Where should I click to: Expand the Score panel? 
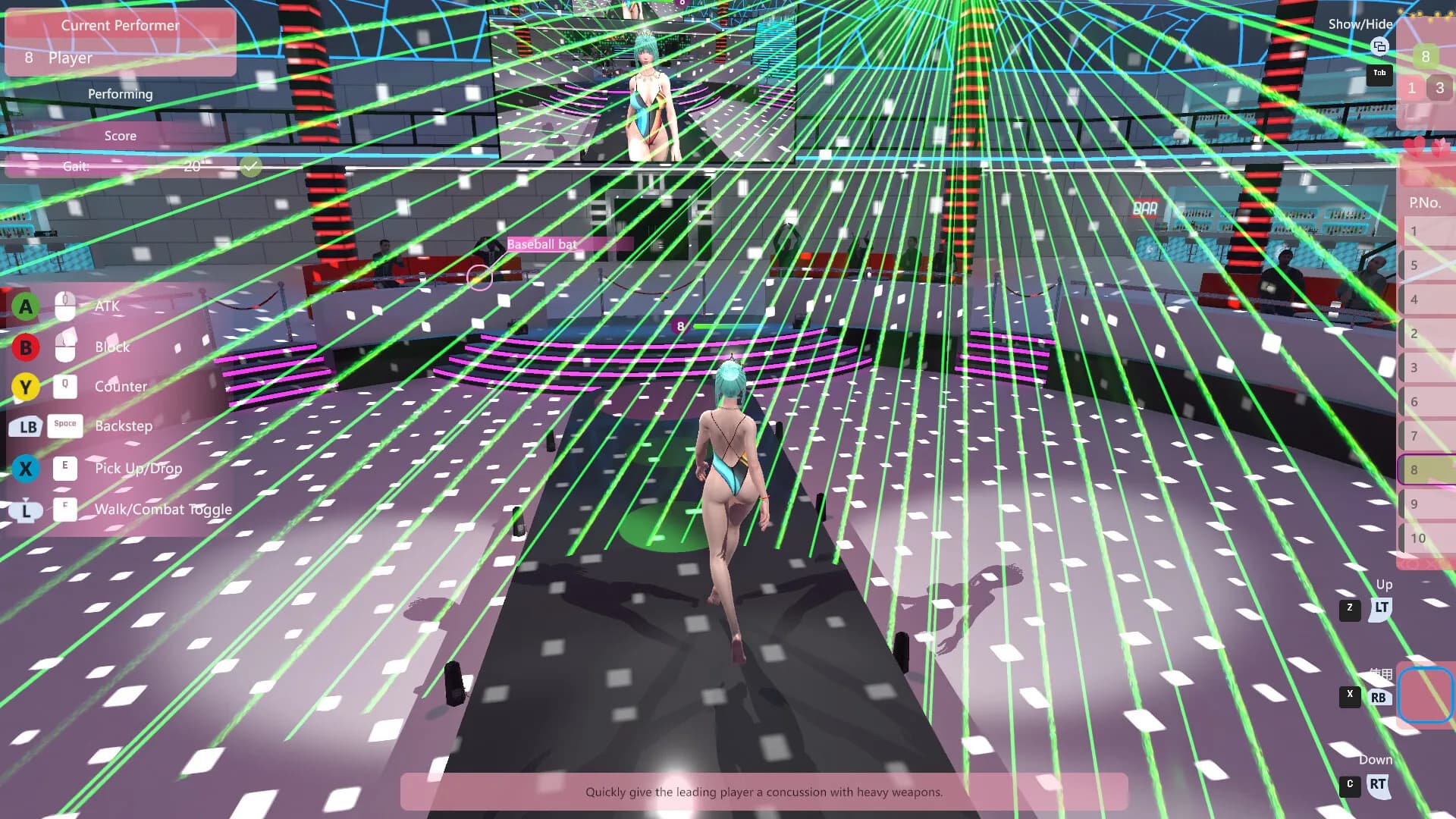(121, 136)
